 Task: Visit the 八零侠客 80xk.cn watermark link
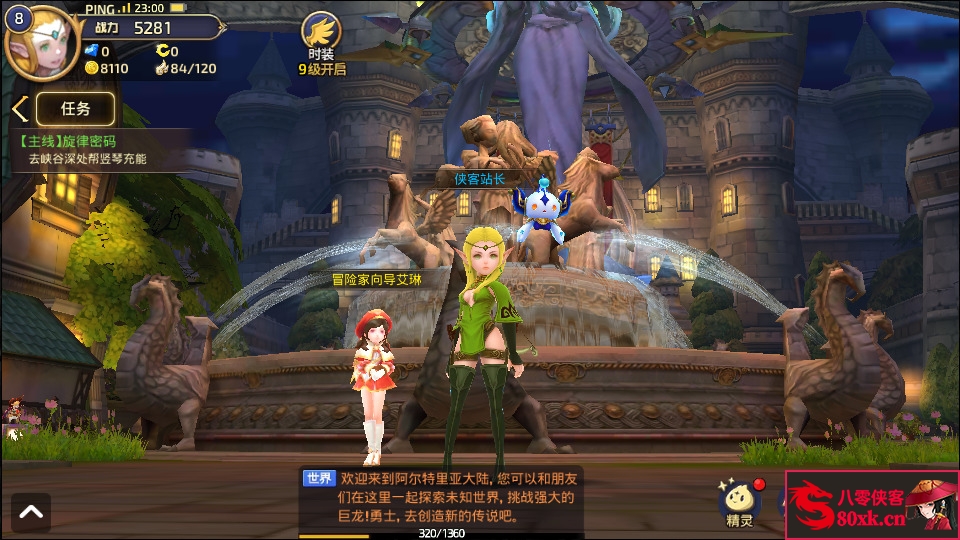871,505
